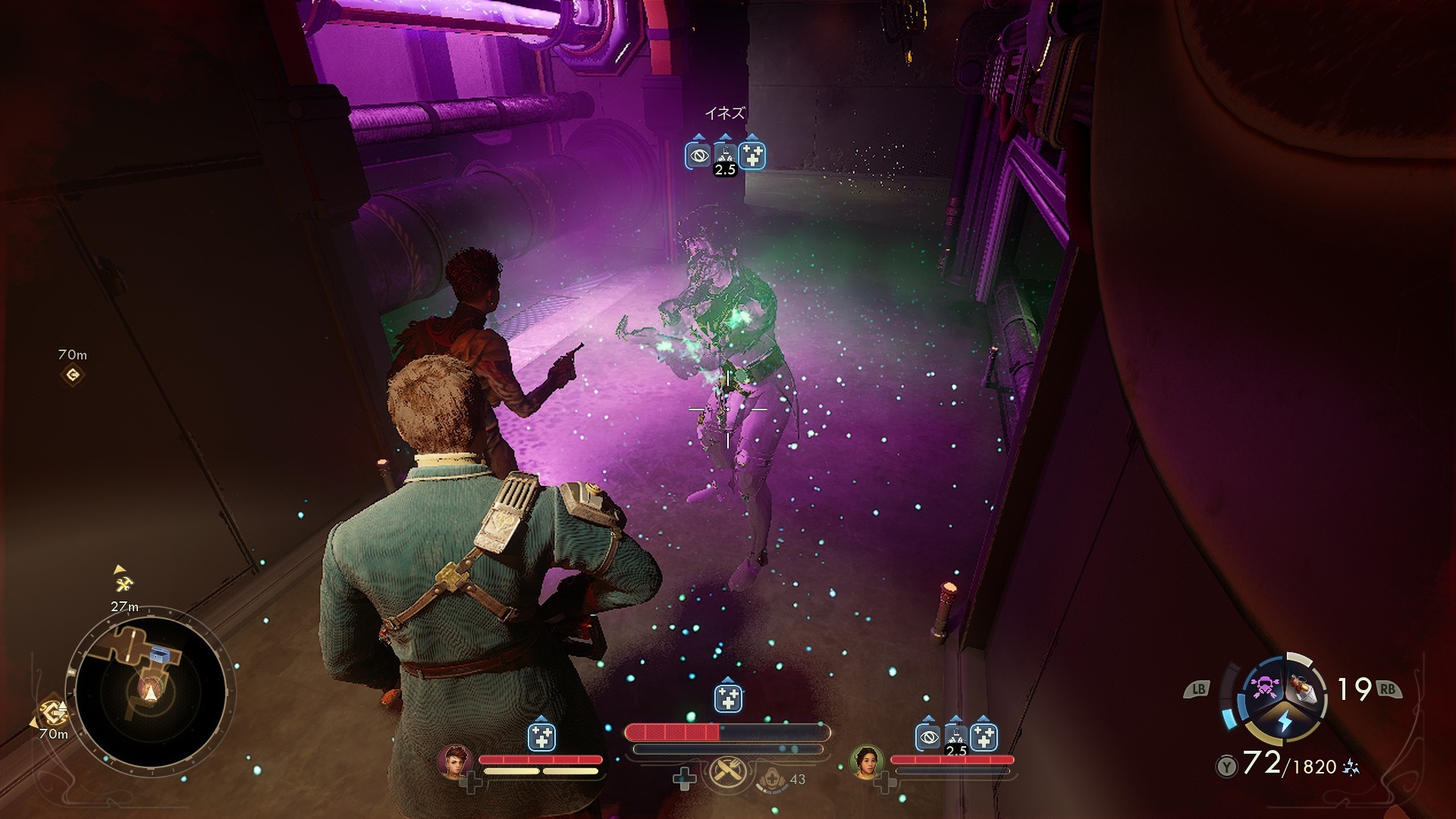
Task: Use the knife and fork food icon
Action: [x=728, y=773]
